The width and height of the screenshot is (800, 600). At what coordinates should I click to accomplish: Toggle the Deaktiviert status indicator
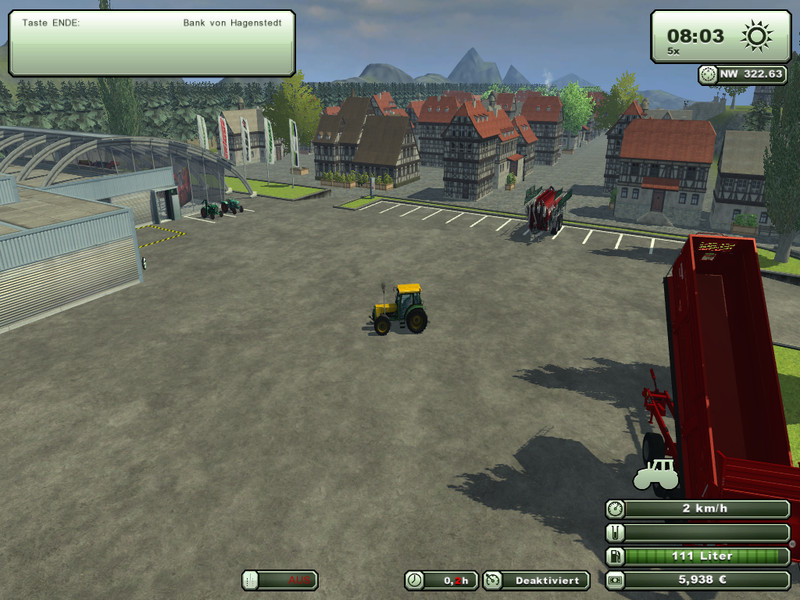click(x=534, y=580)
